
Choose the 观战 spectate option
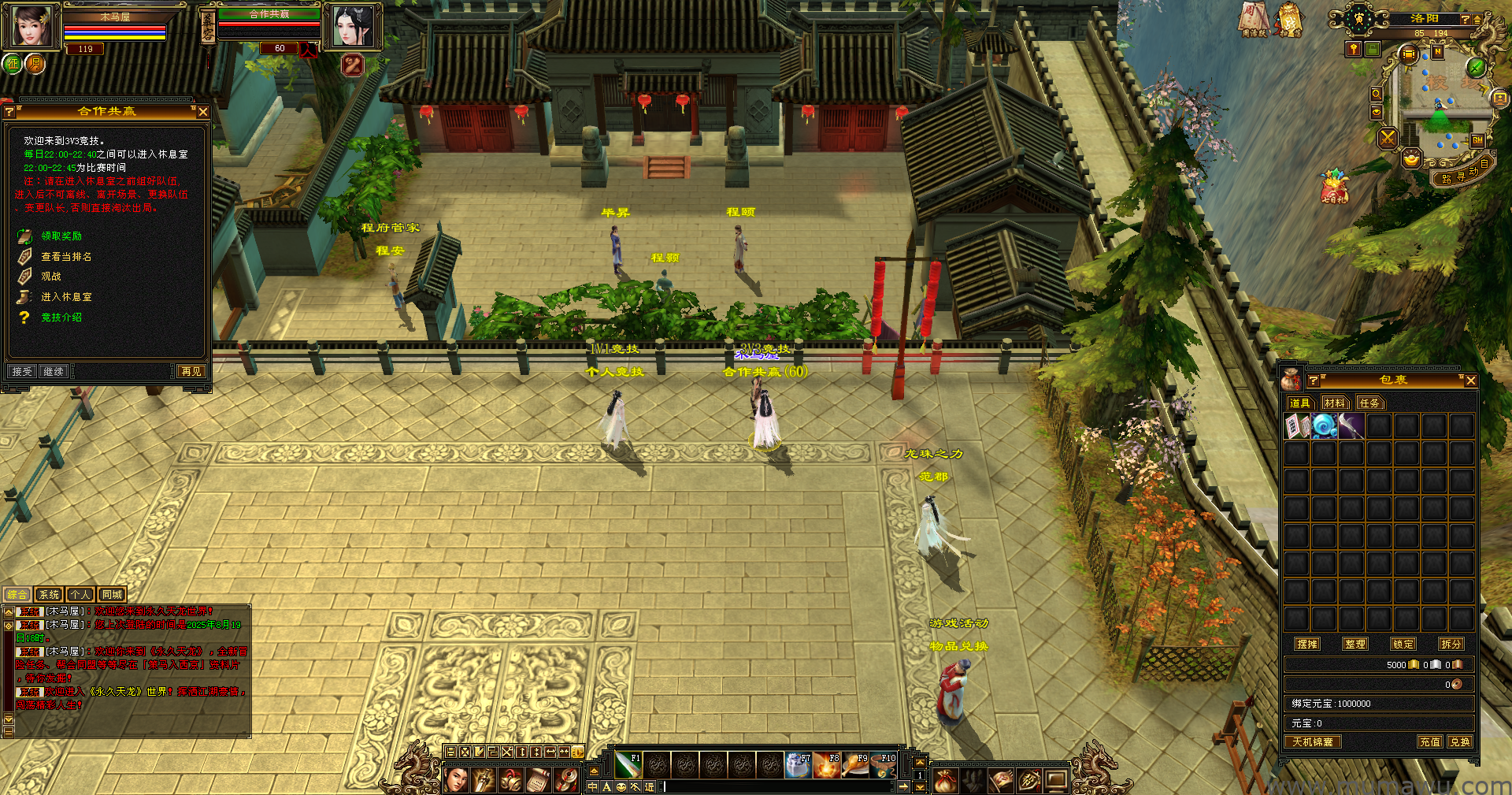[x=51, y=277]
